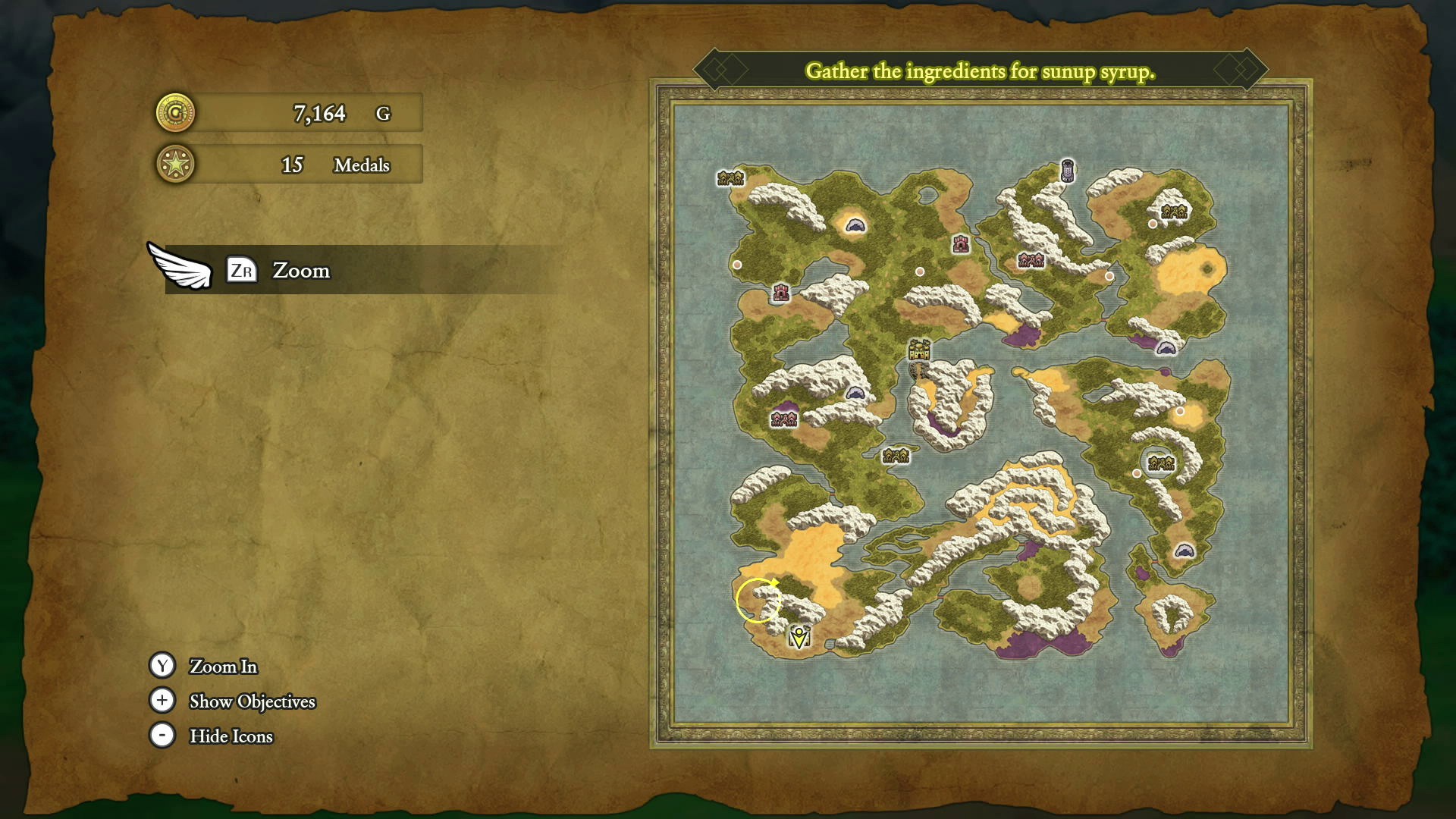Viewport: 1456px width, 819px height.
Task: Show Objectives on the map
Action: [252, 701]
